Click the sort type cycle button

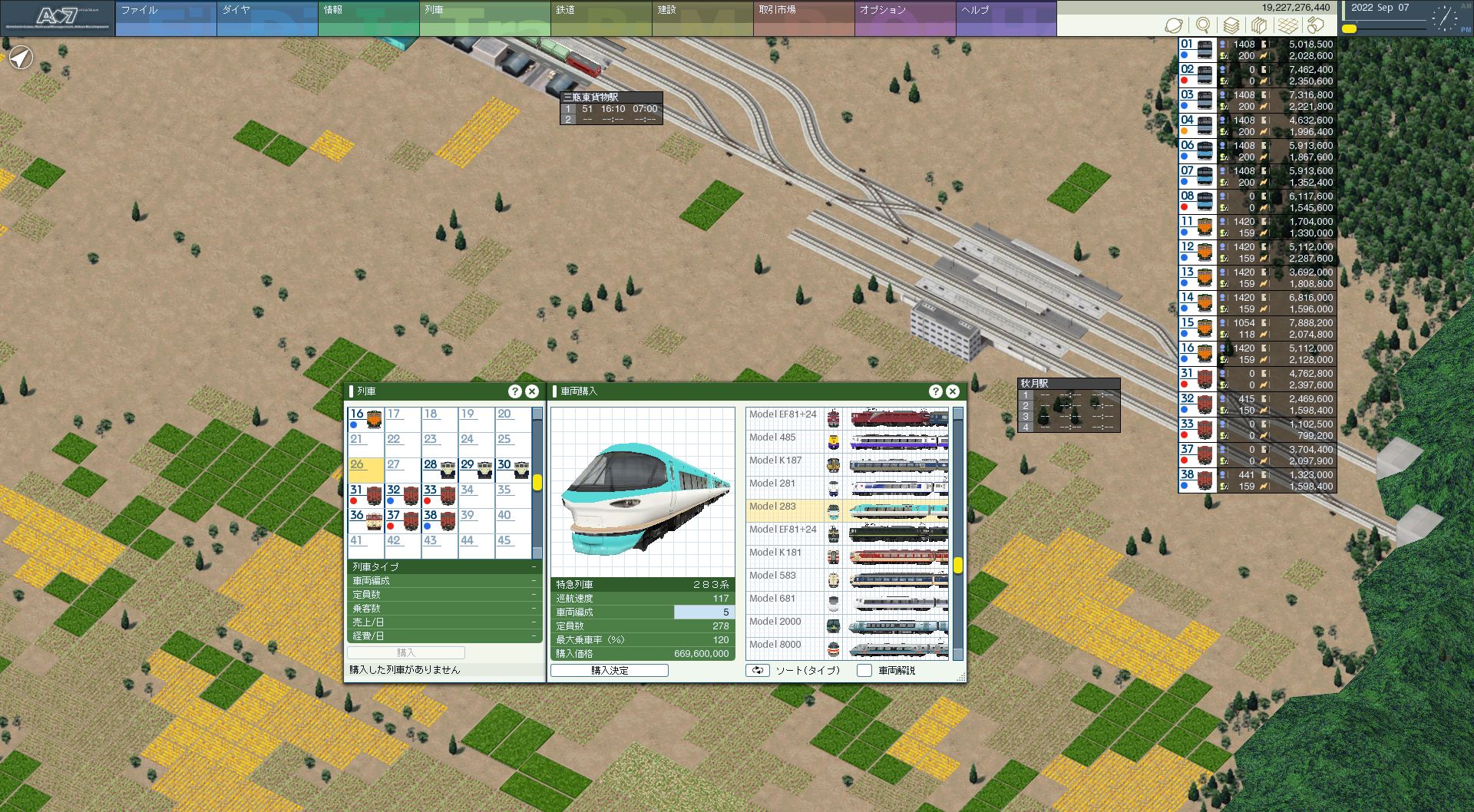[x=757, y=670]
